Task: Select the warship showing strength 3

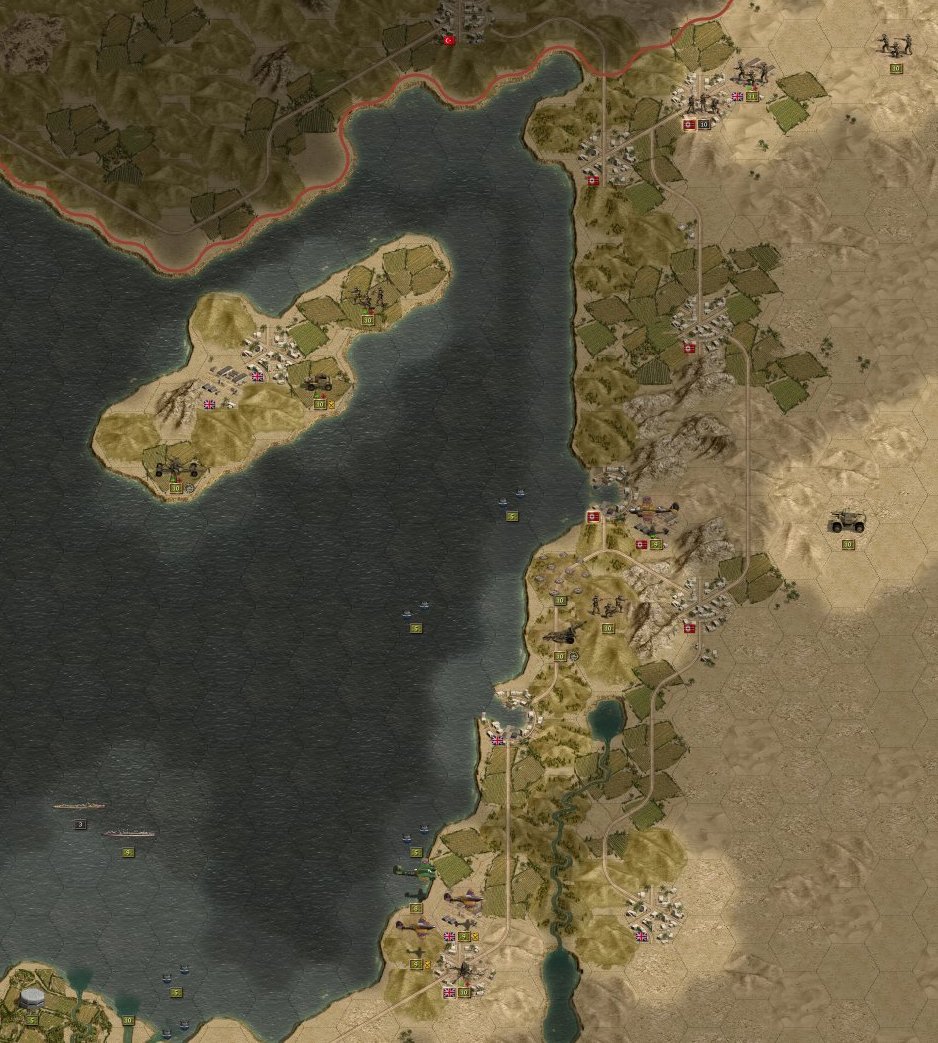Action: (78, 806)
